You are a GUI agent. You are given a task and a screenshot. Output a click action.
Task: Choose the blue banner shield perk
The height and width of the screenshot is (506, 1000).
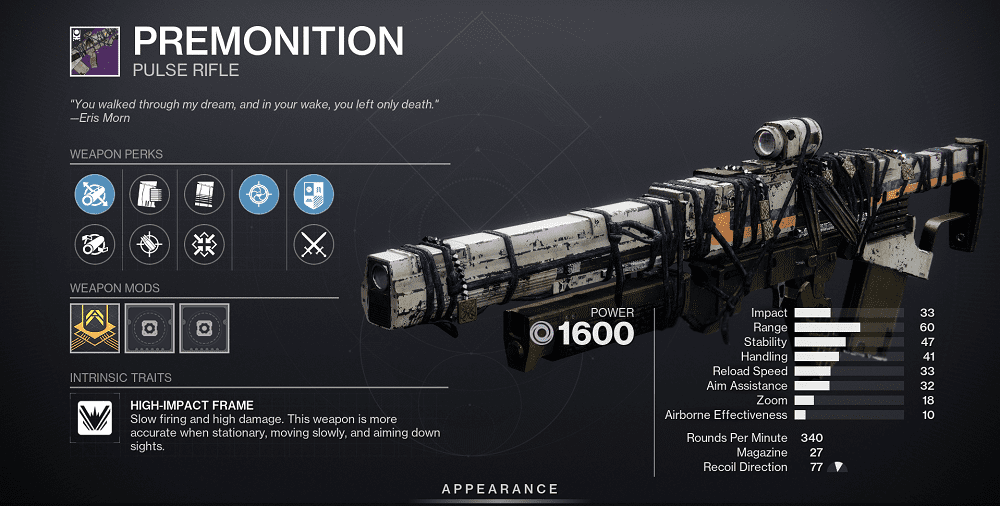[313, 193]
